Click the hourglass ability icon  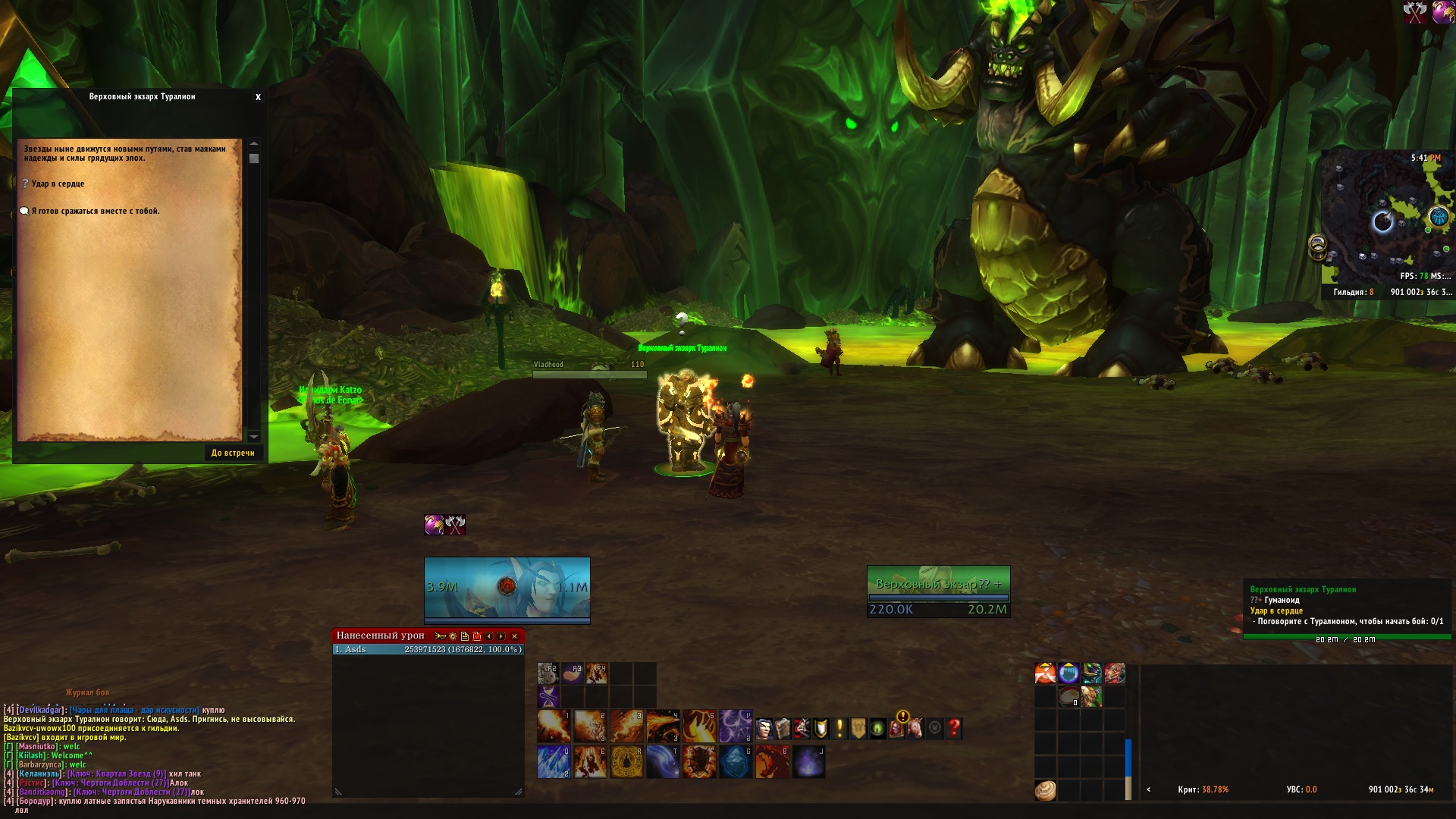pos(548,696)
